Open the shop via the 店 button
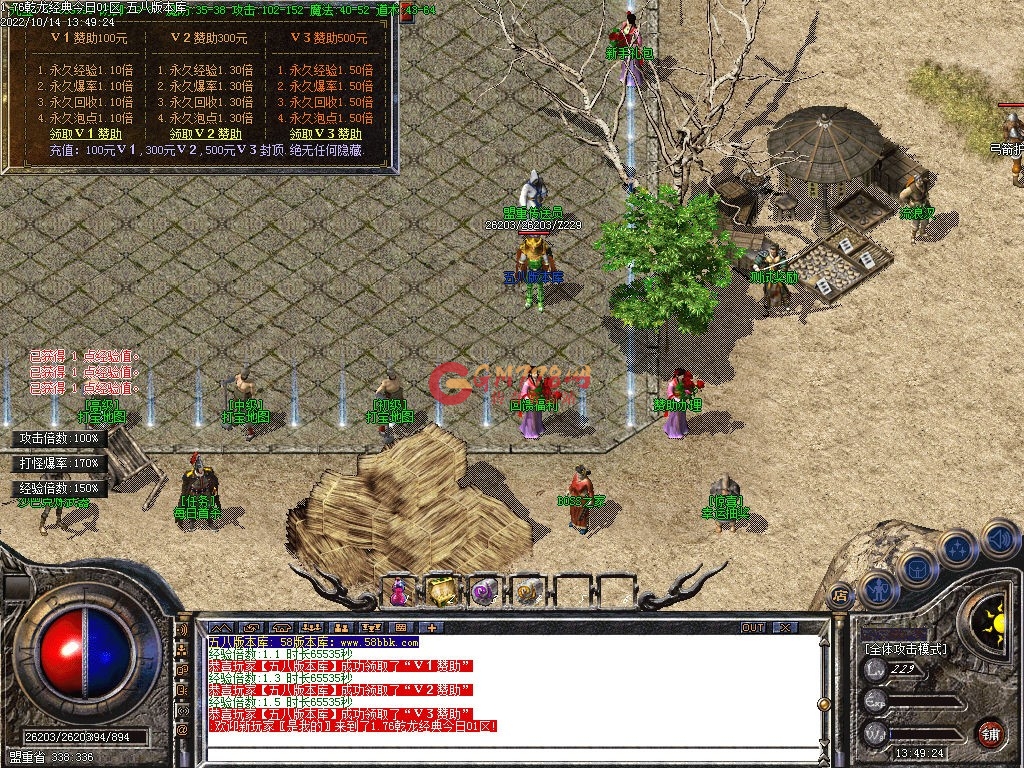 tap(839, 595)
